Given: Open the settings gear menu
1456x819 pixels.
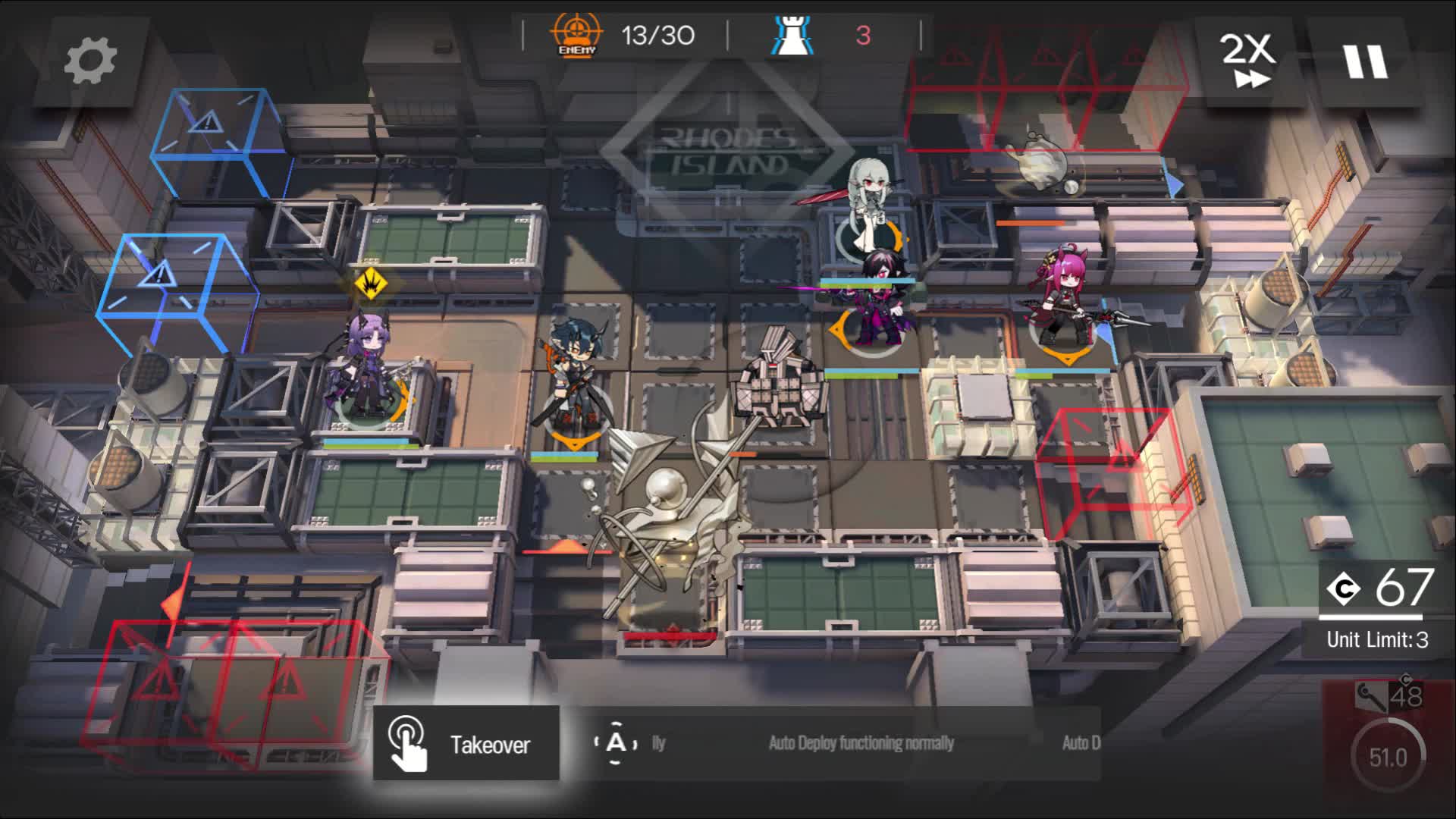Looking at the screenshot, I should click(x=90, y=62).
